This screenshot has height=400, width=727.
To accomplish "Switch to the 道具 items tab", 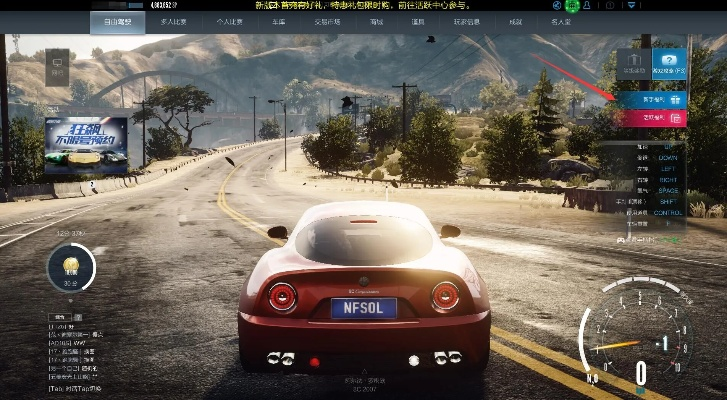I will pyautogui.click(x=419, y=21).
